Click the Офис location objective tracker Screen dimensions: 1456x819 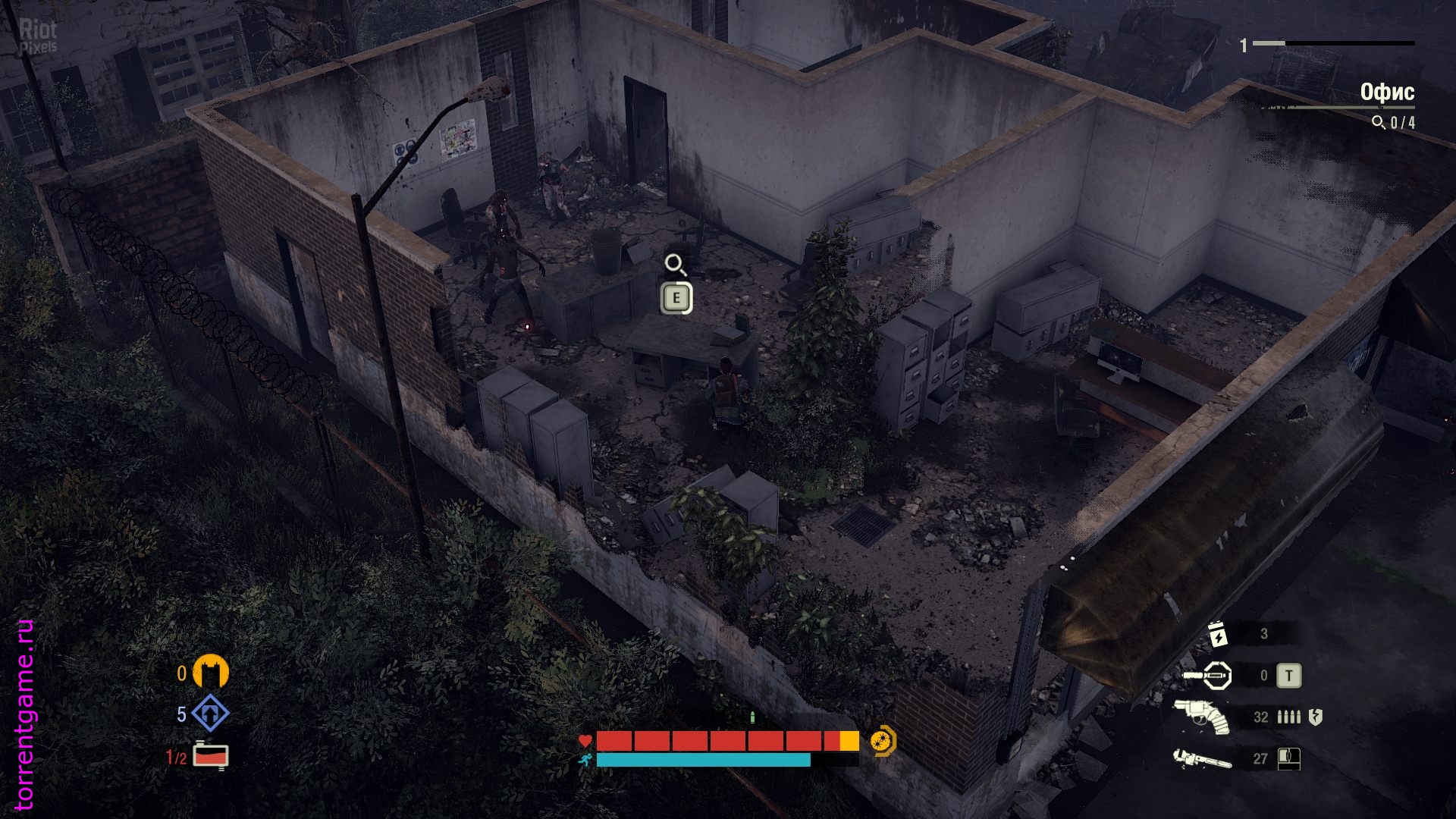pyautogui.click(x=1386, y=93)
